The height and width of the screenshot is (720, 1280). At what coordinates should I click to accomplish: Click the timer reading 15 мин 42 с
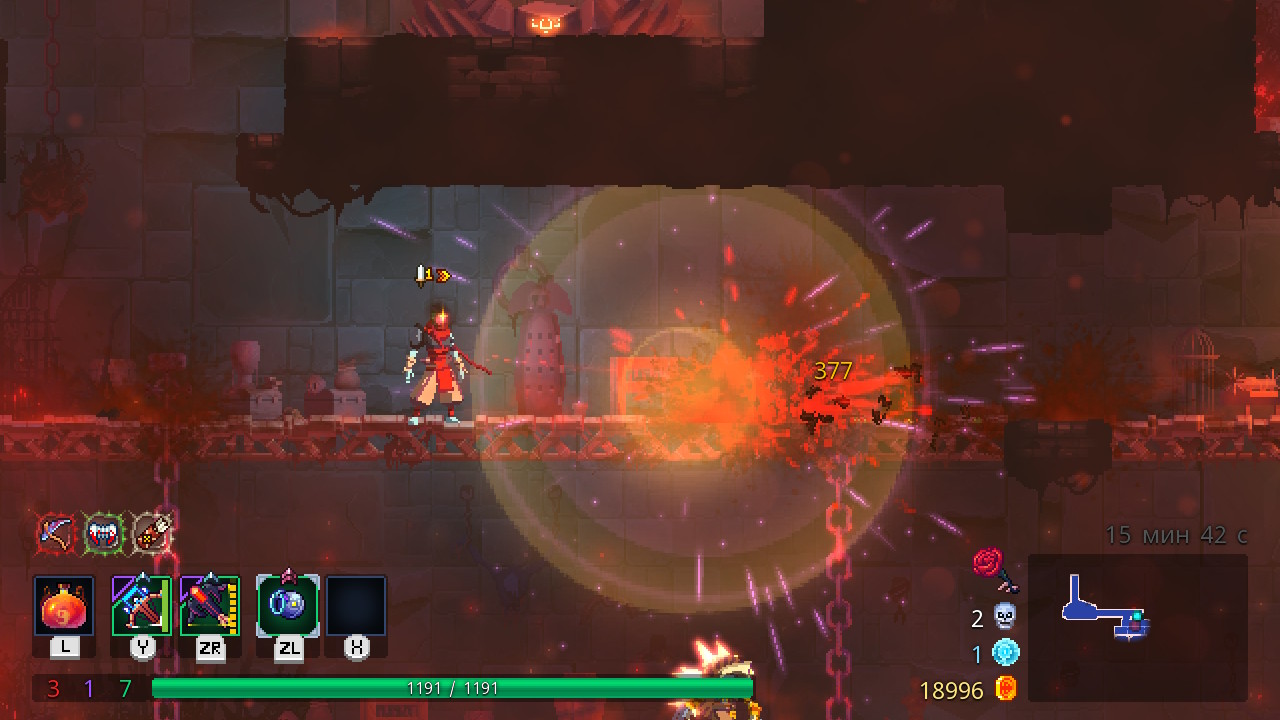click(1178, 535)
